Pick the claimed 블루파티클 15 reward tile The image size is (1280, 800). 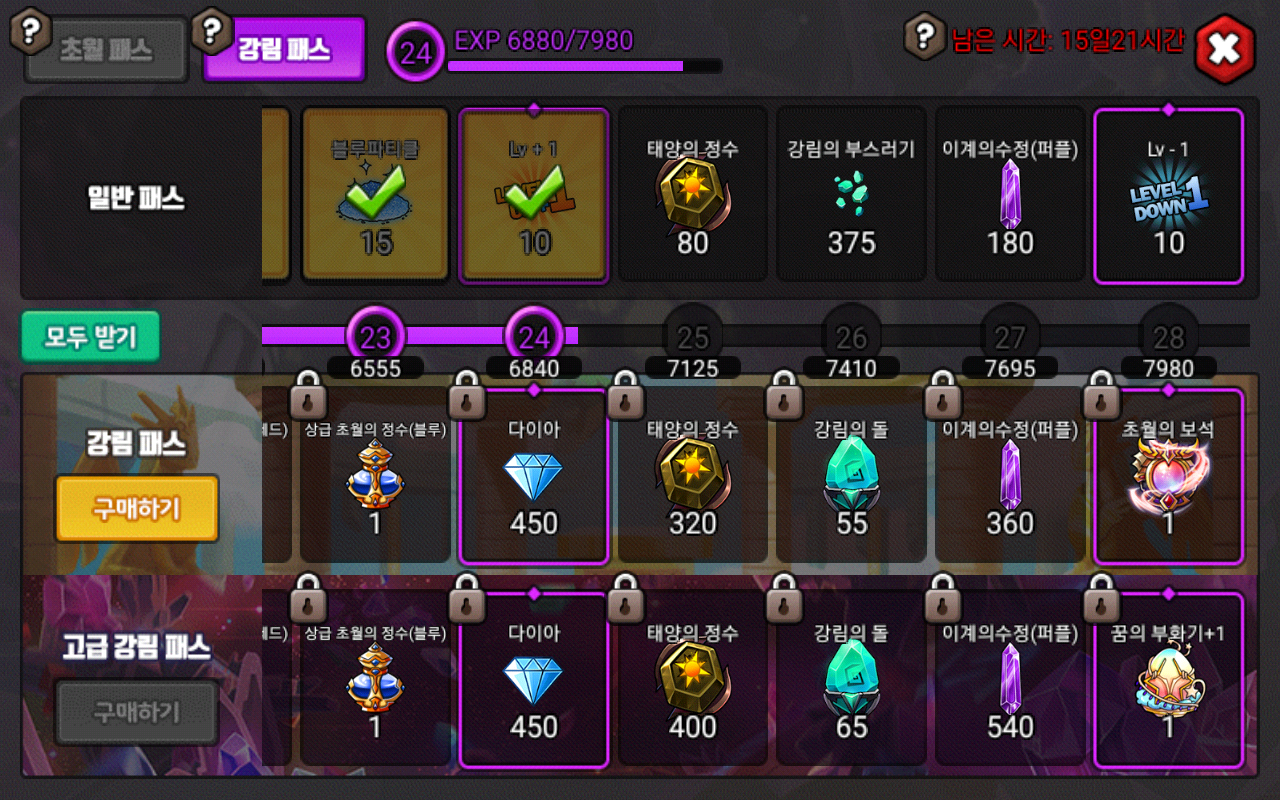tap(375, 195)
